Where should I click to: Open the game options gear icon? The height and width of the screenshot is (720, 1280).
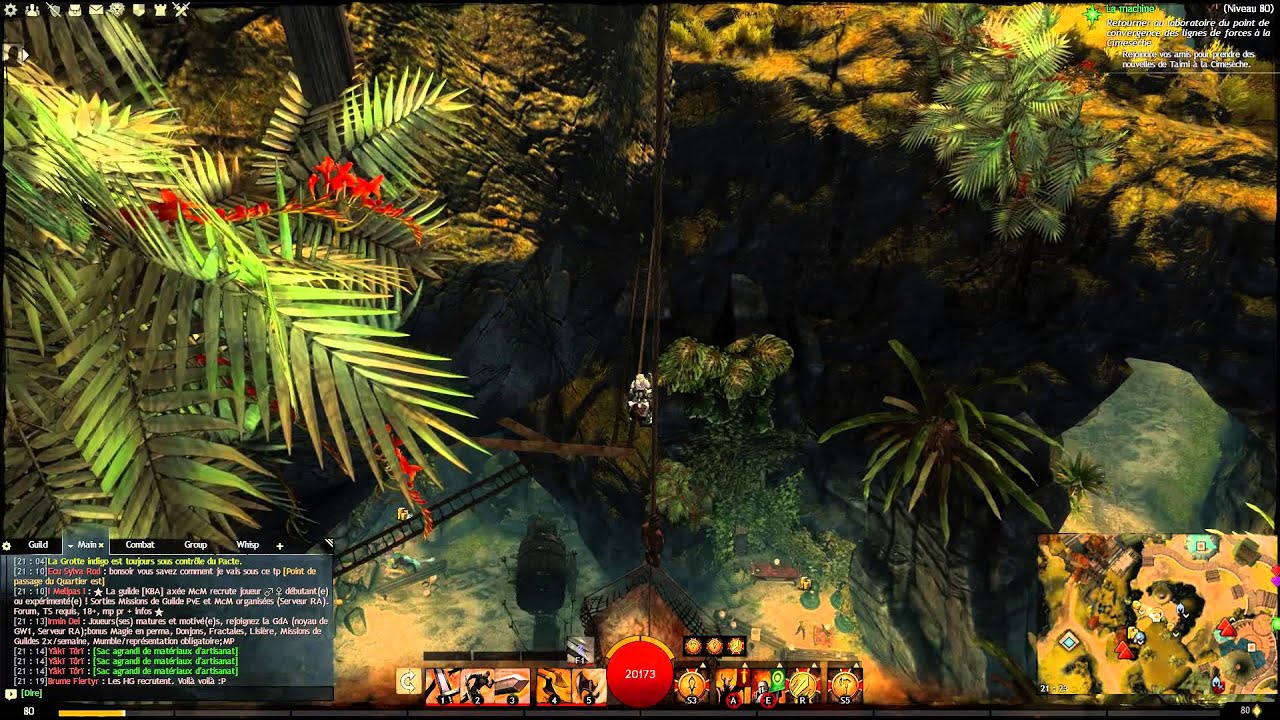(10, 9)
